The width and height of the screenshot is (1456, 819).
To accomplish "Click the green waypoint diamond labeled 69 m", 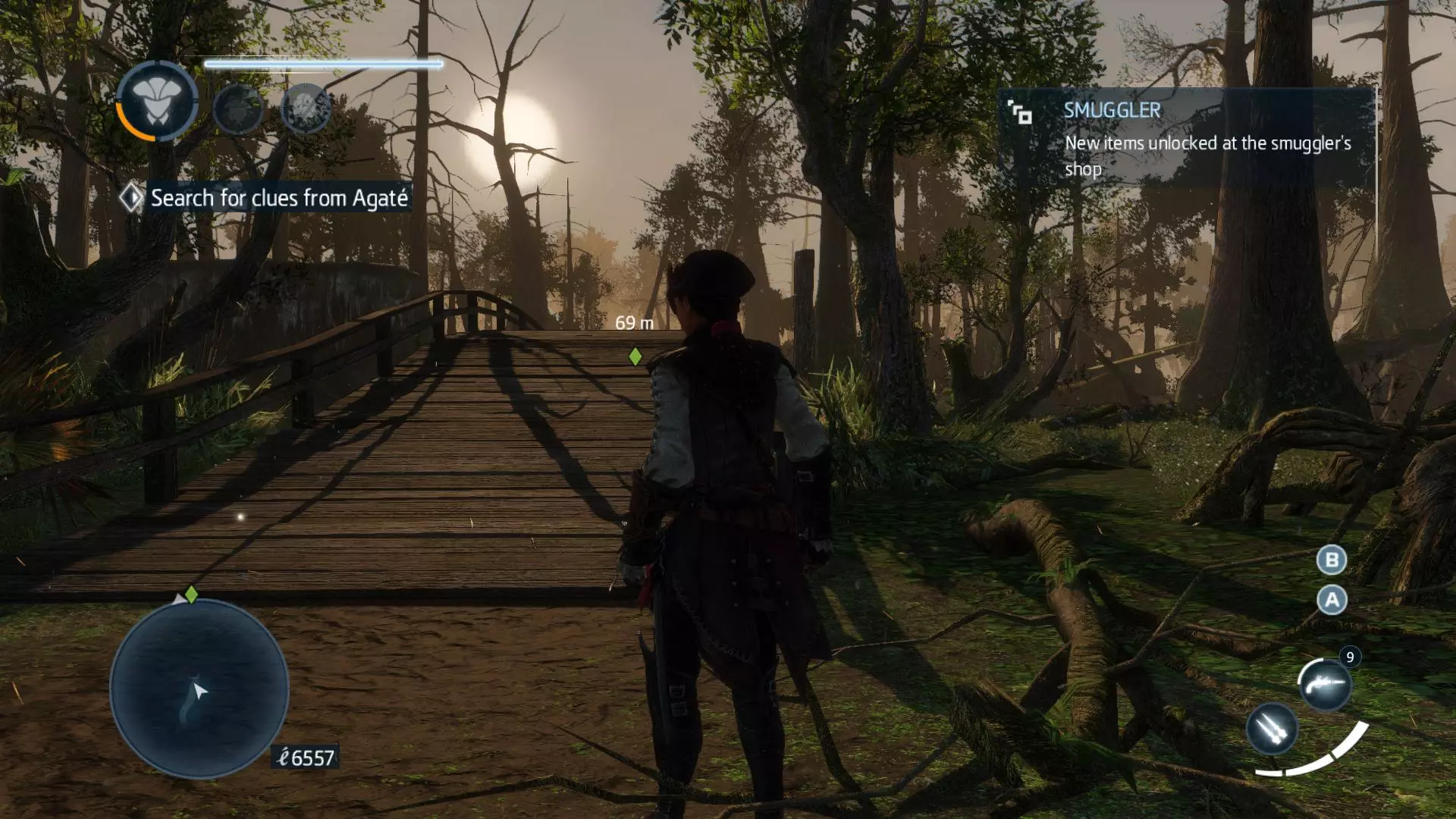I will point(635,356).
